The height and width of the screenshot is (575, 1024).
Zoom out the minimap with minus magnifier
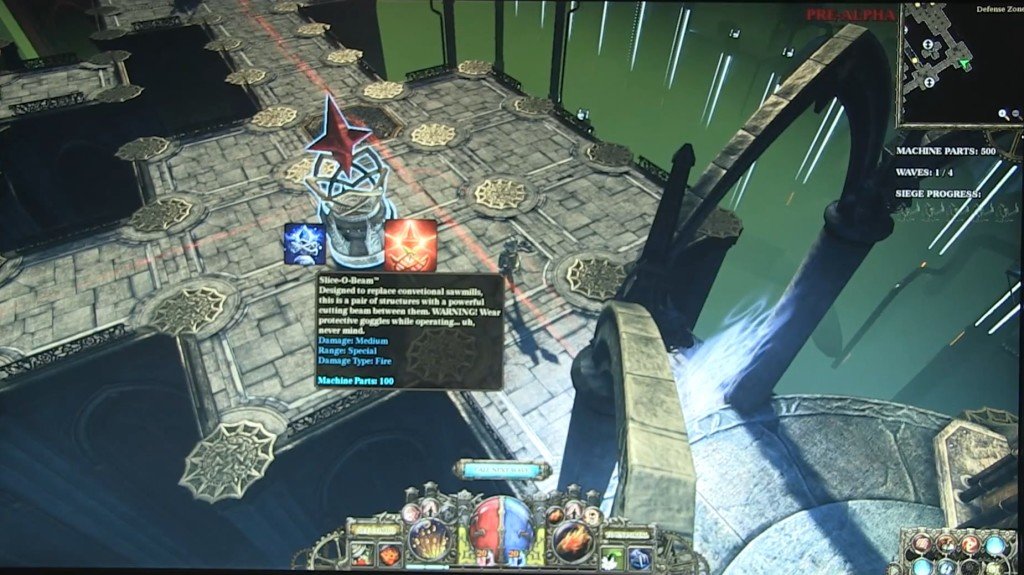pyautogui.click(x=1016, y=115)
